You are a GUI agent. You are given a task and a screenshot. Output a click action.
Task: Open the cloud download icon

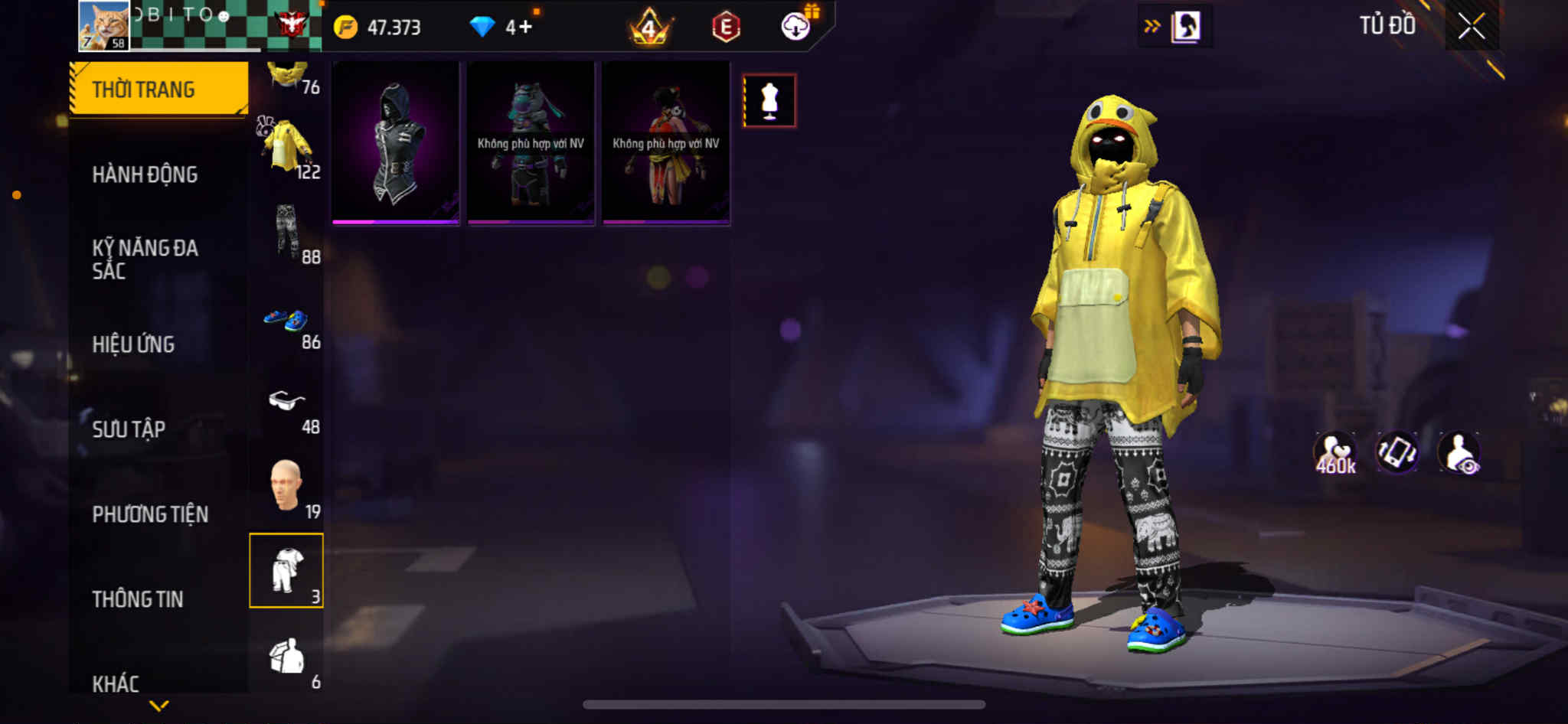pyautogui.click(x=796, y=28)
